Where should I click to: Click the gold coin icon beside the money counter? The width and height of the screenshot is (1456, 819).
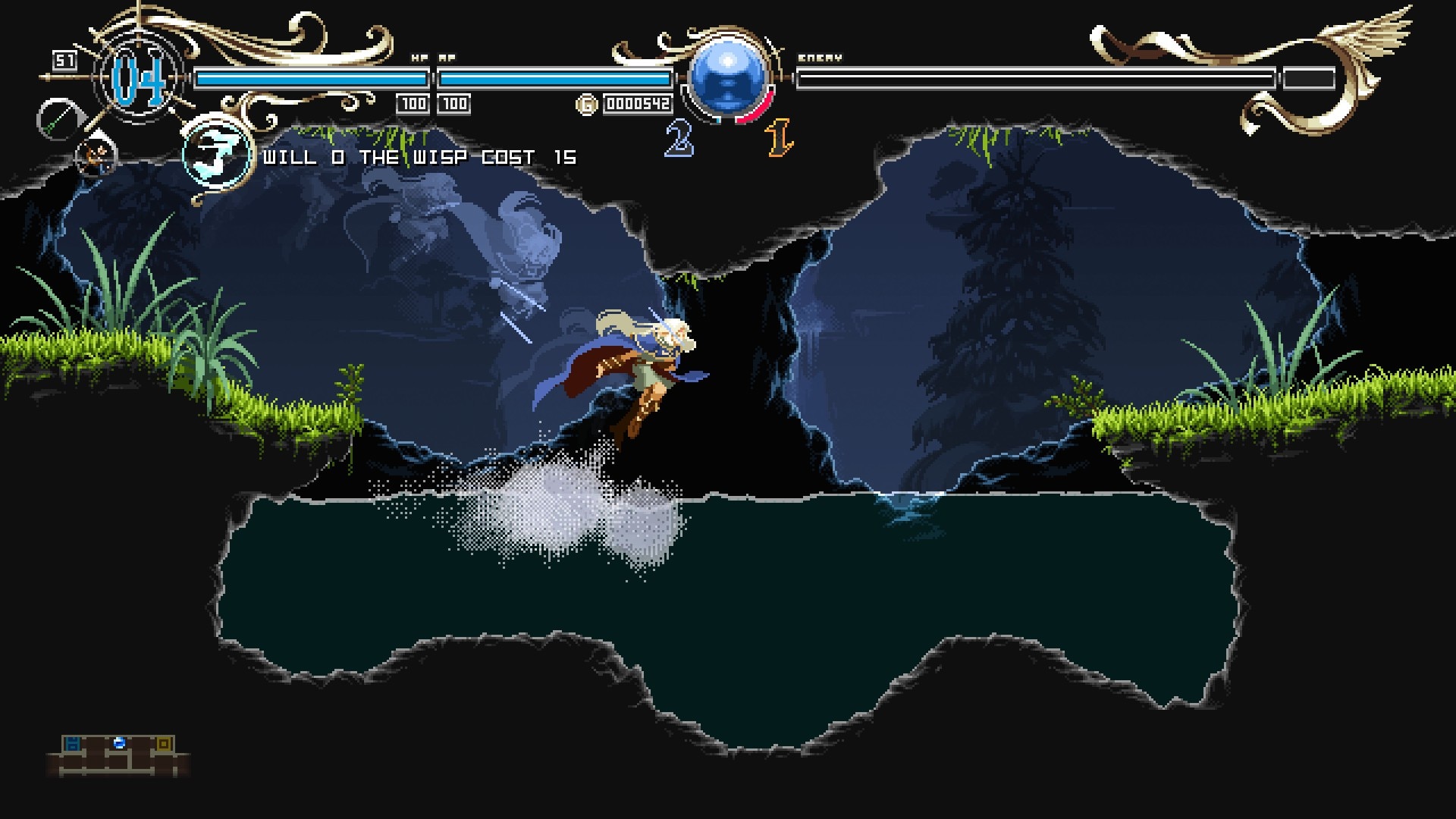point(586,104)
